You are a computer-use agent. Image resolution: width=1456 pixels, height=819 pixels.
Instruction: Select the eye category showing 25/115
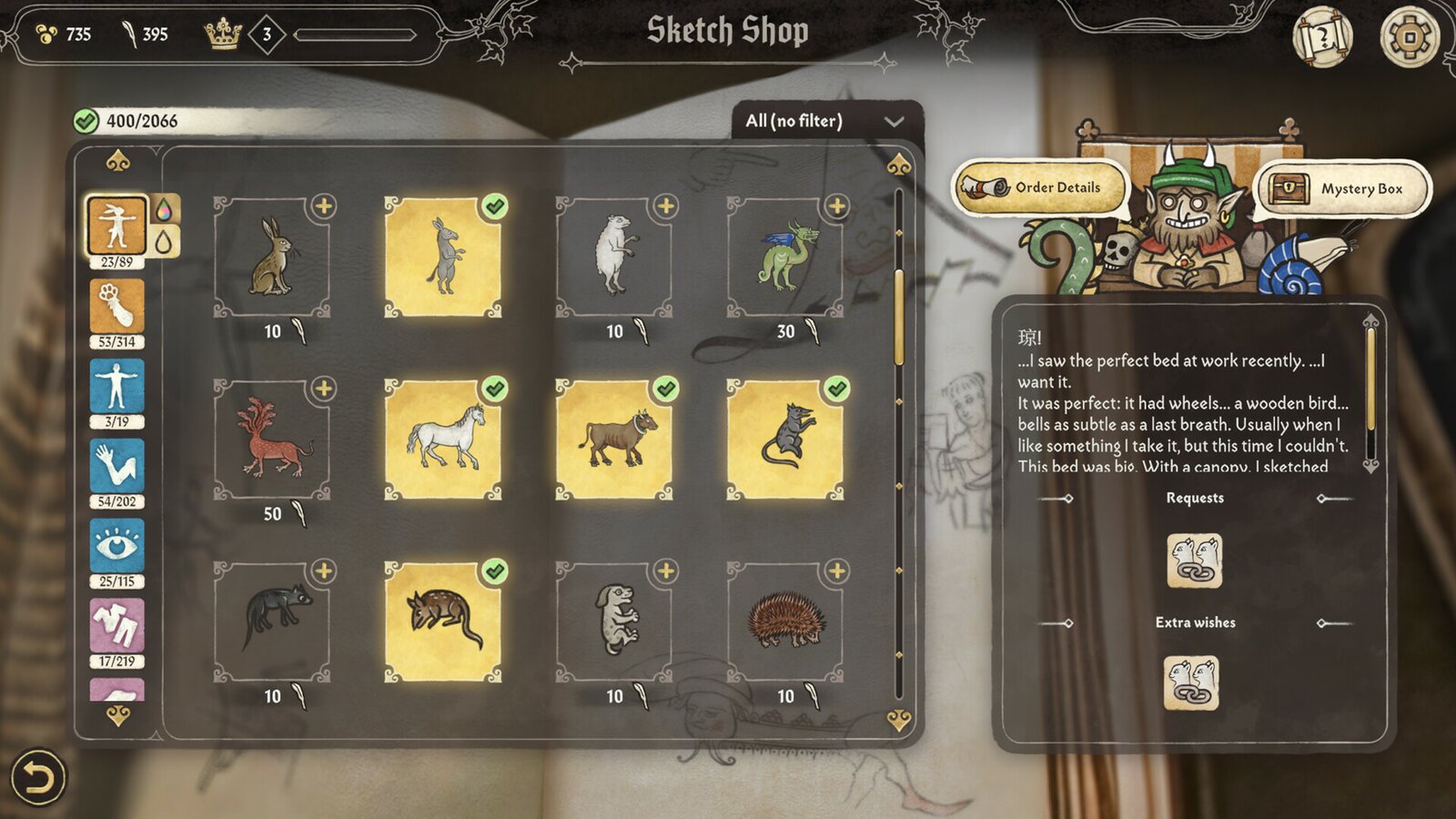(115, 546)
